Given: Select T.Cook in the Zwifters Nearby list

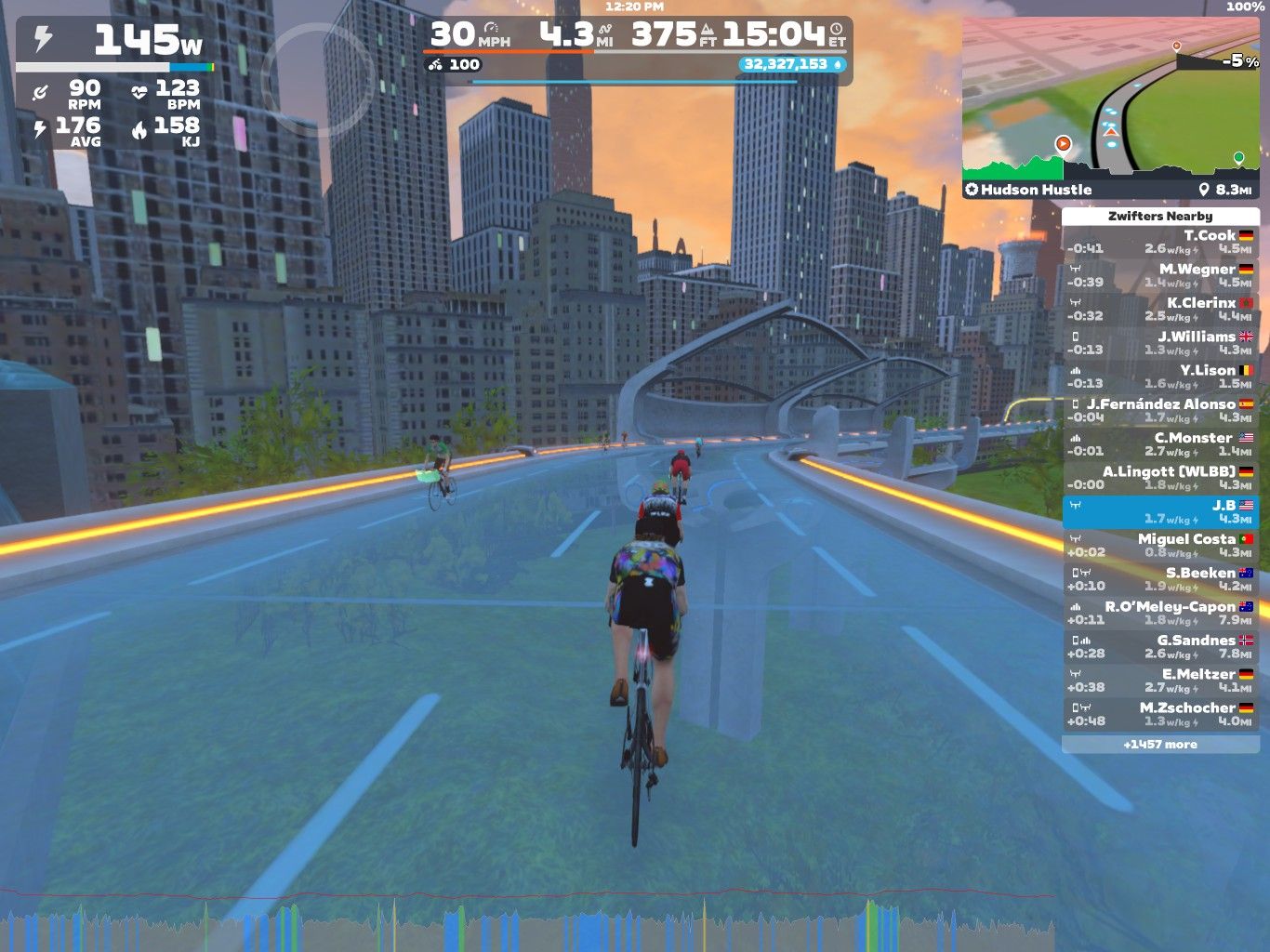Looking at the screenshot, I should [x=1160, y=242].
